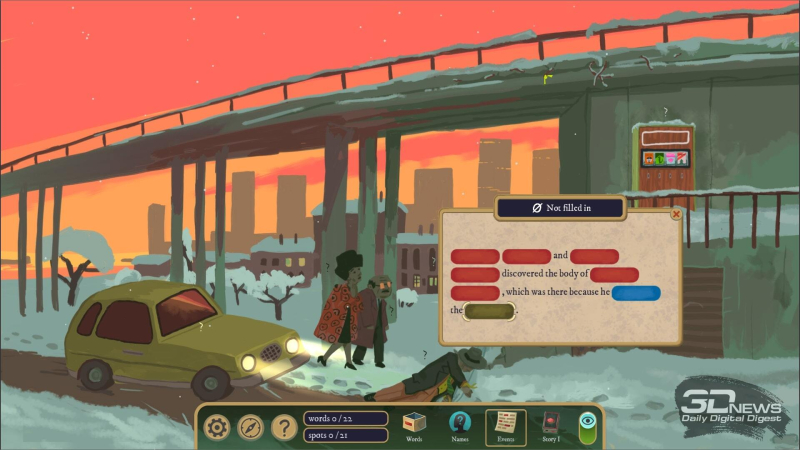Click the compass navigation button
This screenshot has width=800, height=450.
[x=250, y=428]
